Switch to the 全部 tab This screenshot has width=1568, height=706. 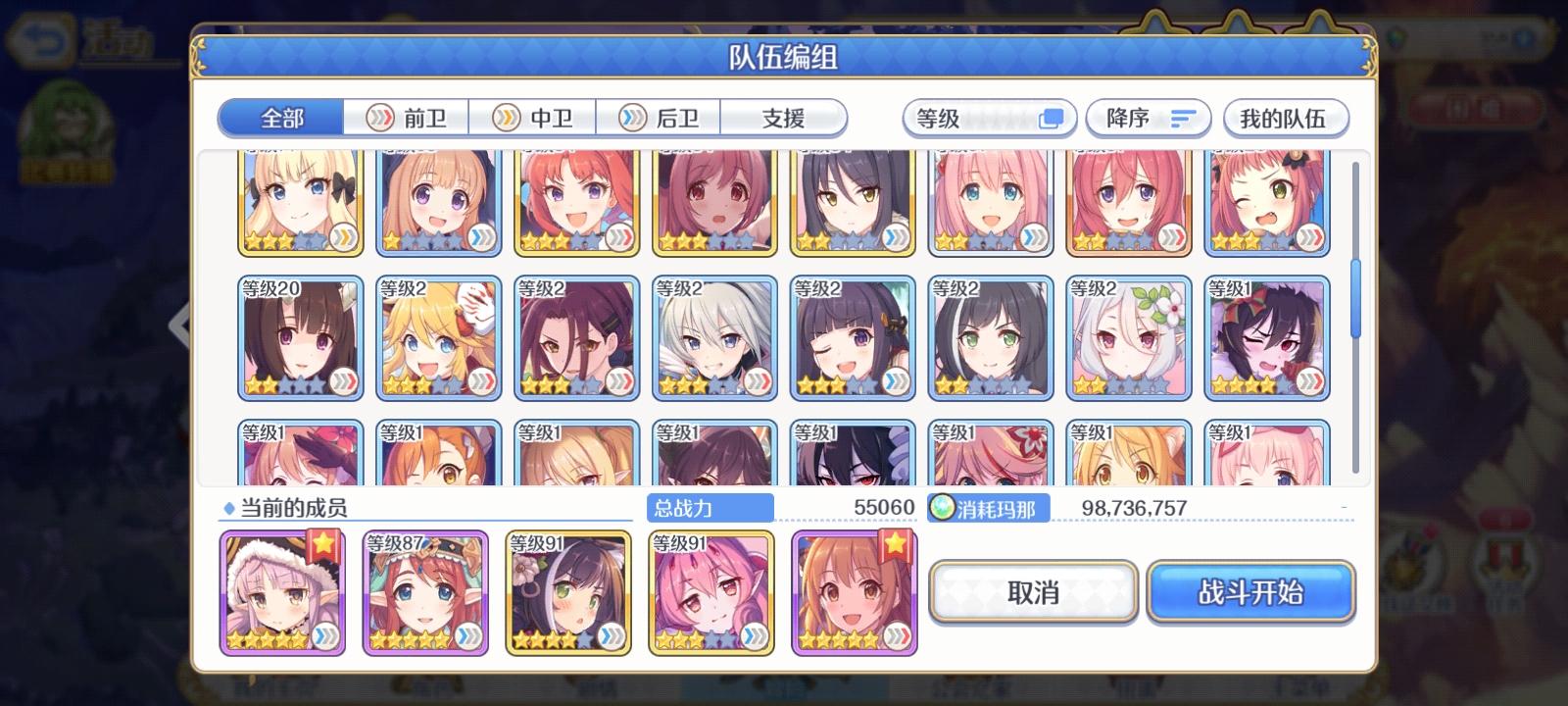[x=281, y=117]
